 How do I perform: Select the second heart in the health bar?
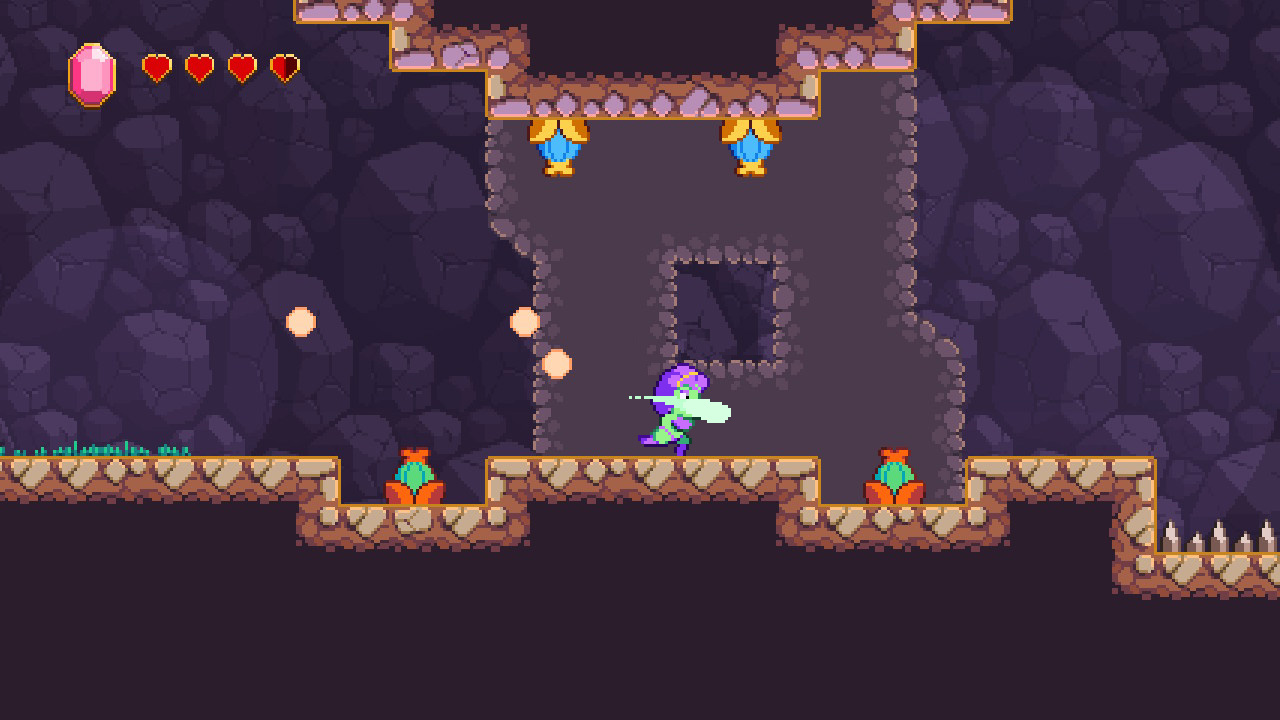pyautogui.click(x=199, y=67)
